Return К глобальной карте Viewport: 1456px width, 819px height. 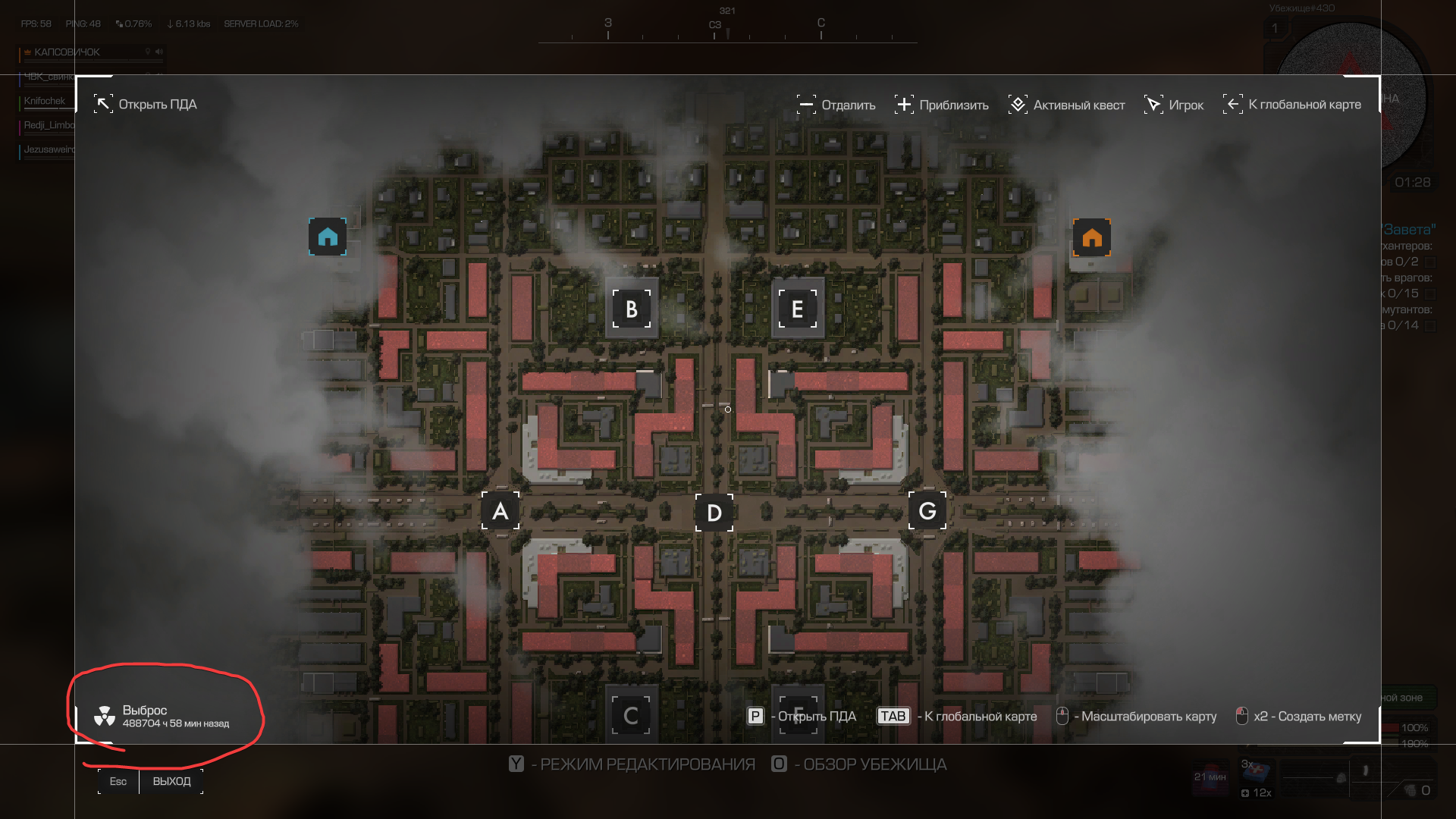pyautogui.click(x=1292, y=105)
